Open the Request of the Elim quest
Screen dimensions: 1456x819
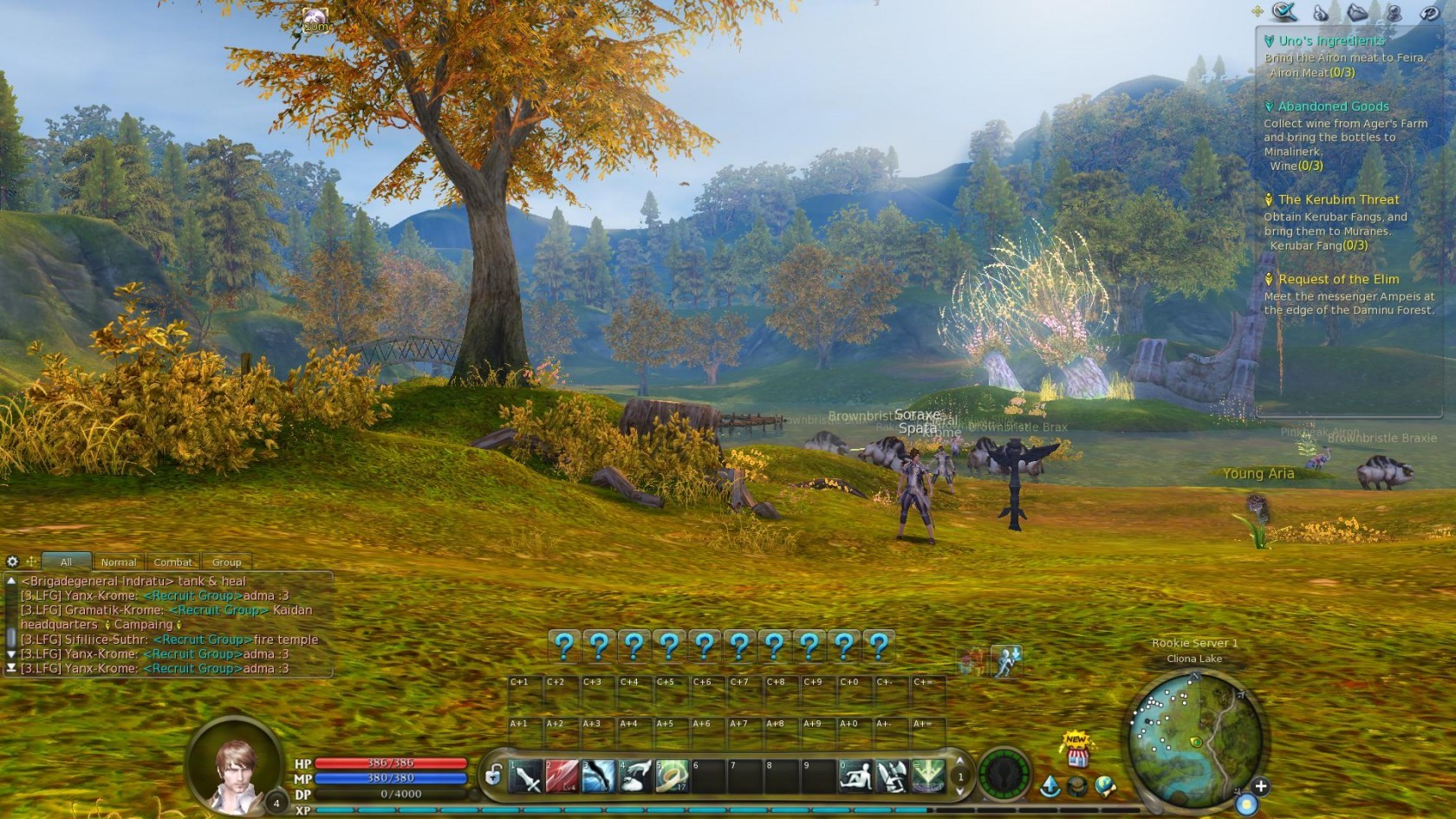1338,279
